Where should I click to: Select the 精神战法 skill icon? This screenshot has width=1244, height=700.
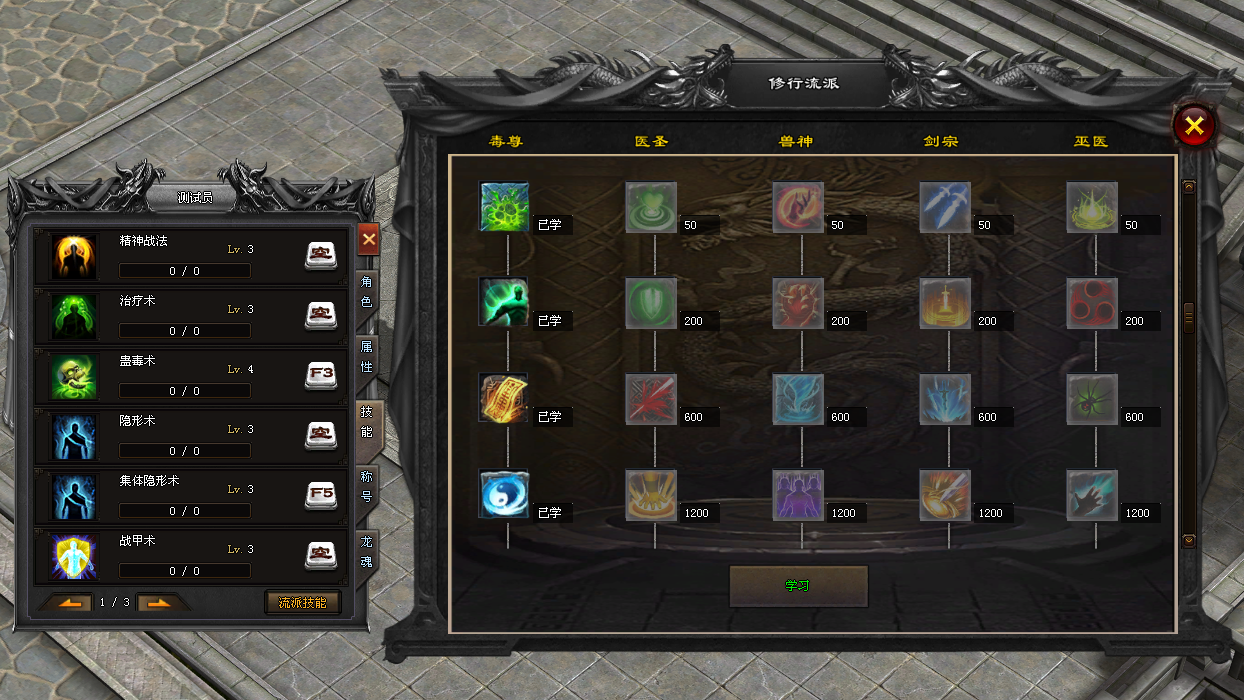74,258
